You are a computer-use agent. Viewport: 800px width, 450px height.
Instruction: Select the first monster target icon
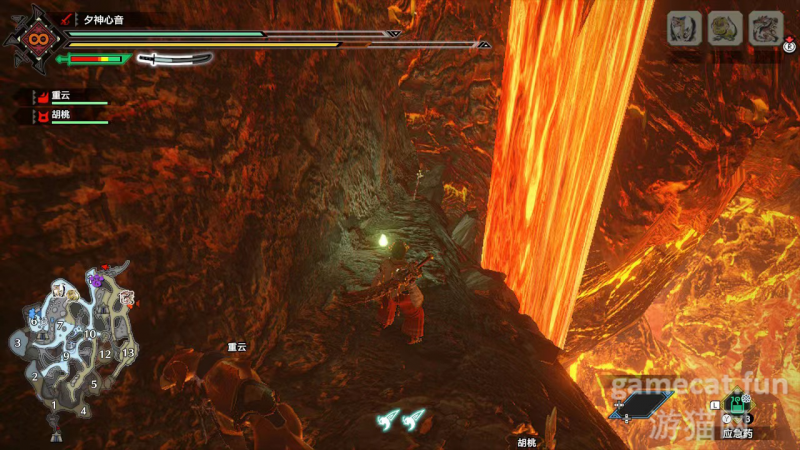pos(683,27)
